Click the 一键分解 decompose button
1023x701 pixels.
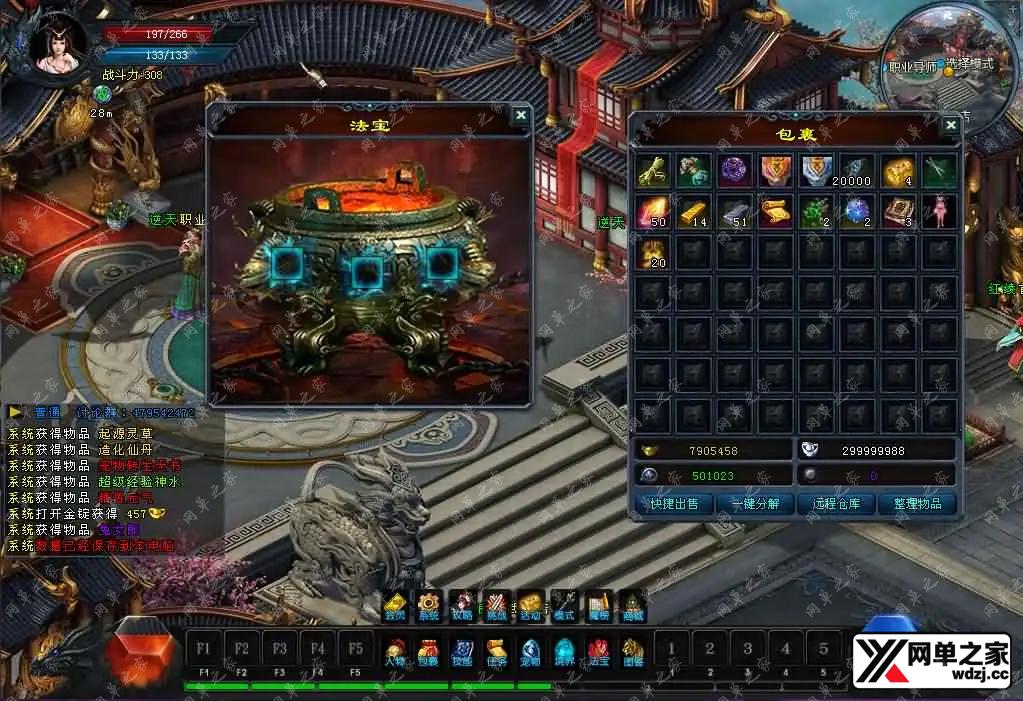pos(755,503)
